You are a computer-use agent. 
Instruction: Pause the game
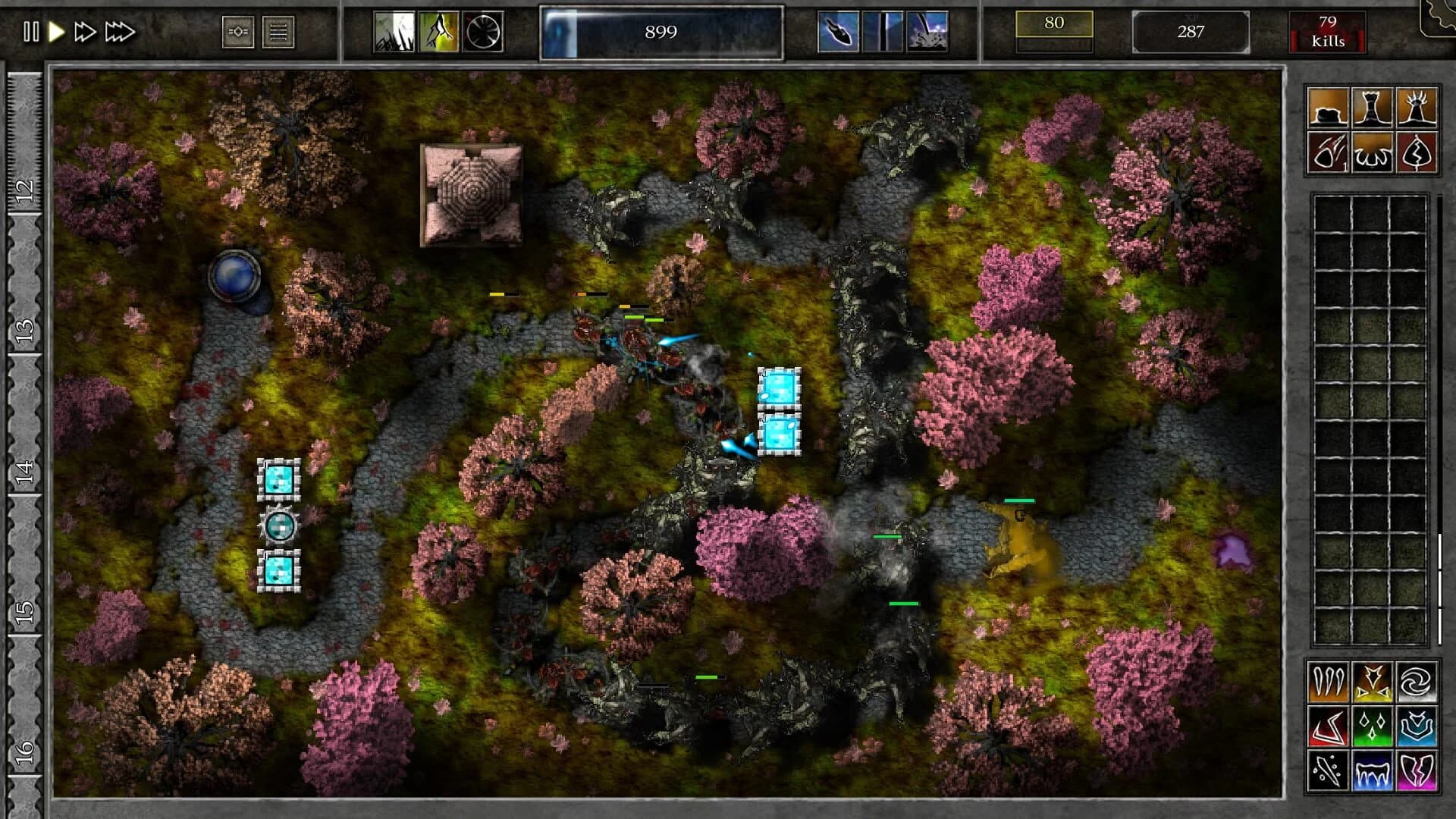[x=31, y=32]
